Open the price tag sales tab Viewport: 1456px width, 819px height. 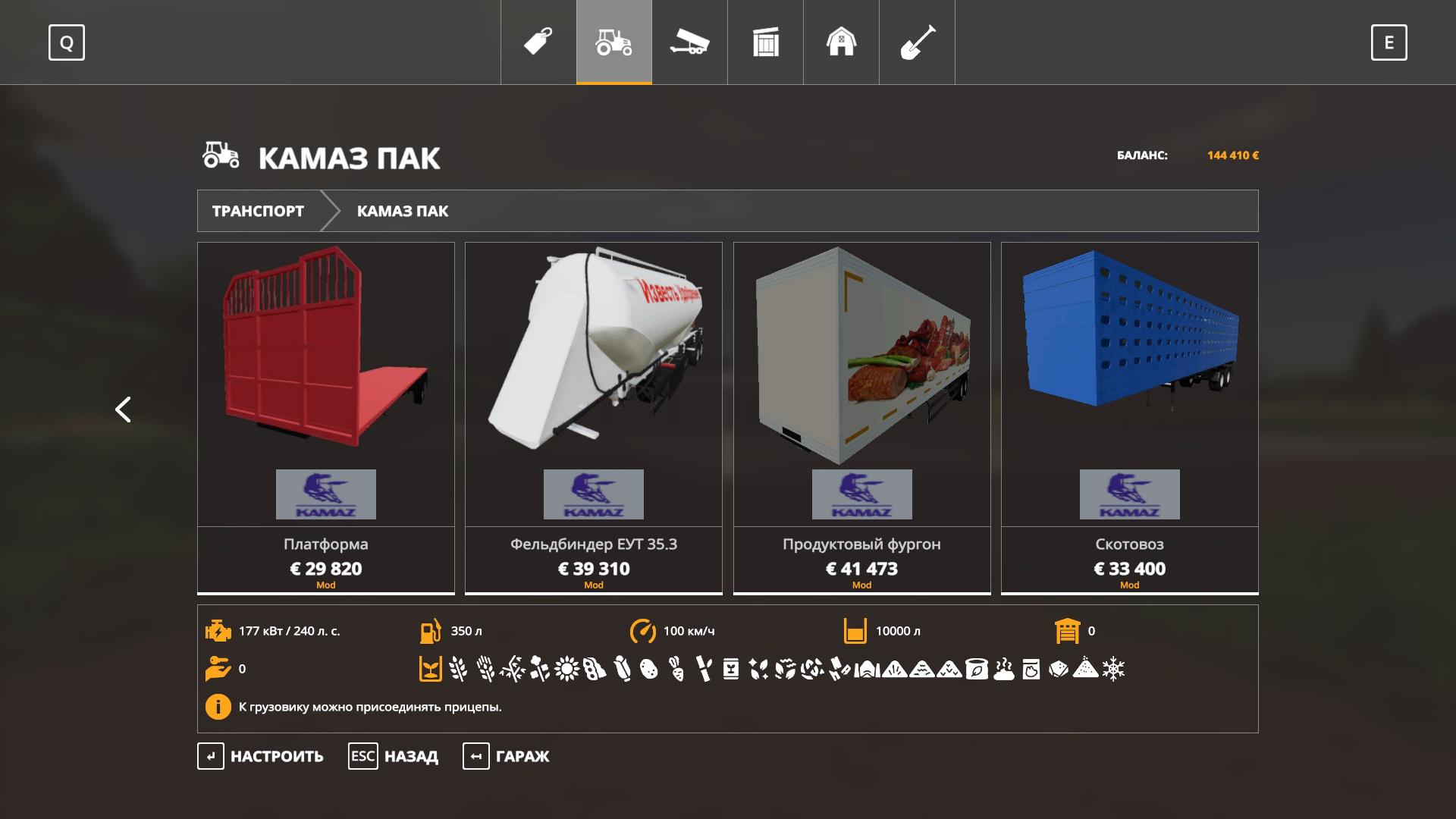[x=538, y=42]
